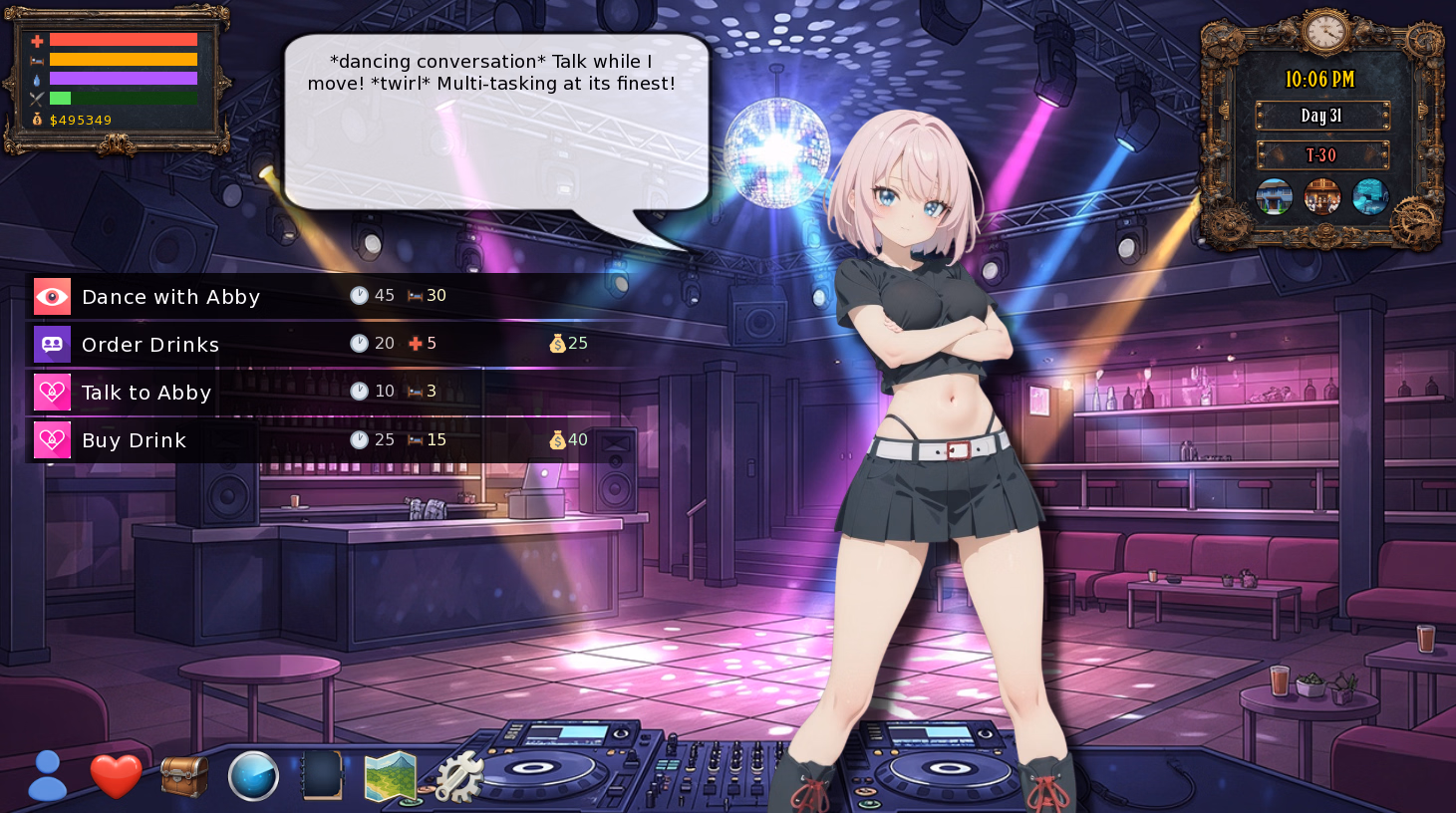Viewport: 1456px width, 813px height.
Task: Open the blue character profile icon
Action: click(x=47, y=776)
